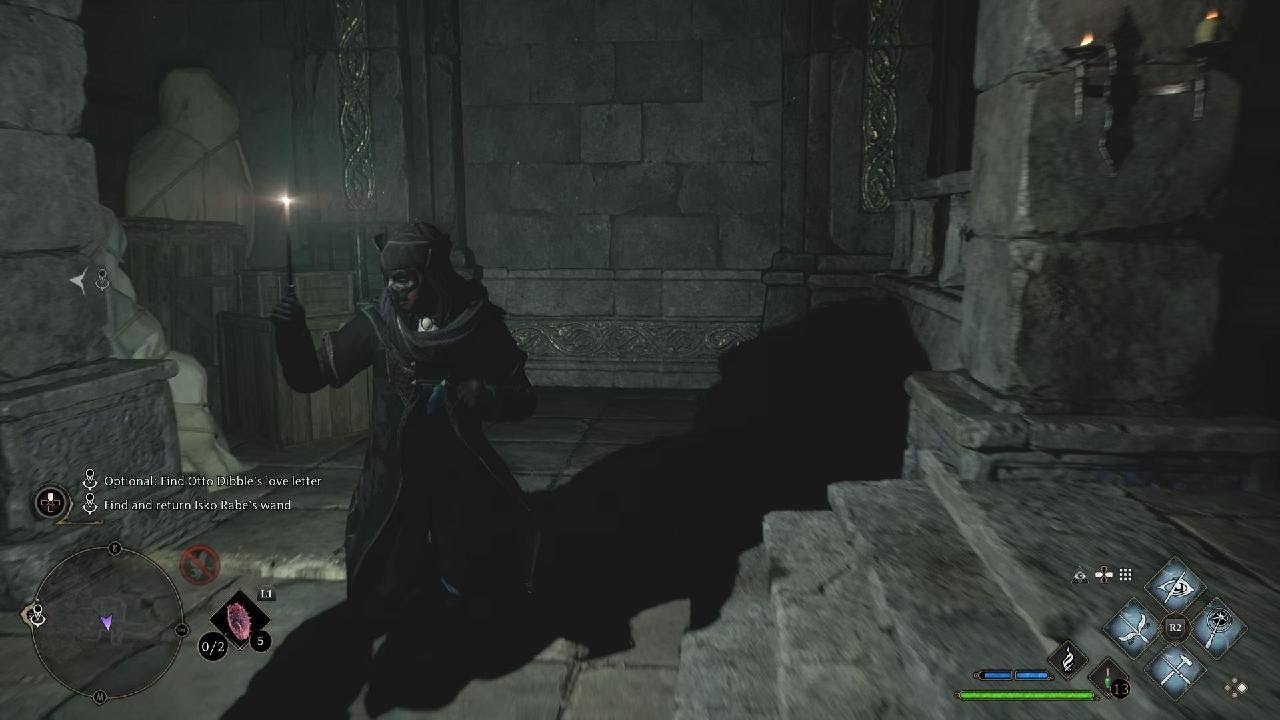Screen dimensions: 1280x720
Task: Open the circular minimap
Action: pos(107,624)
